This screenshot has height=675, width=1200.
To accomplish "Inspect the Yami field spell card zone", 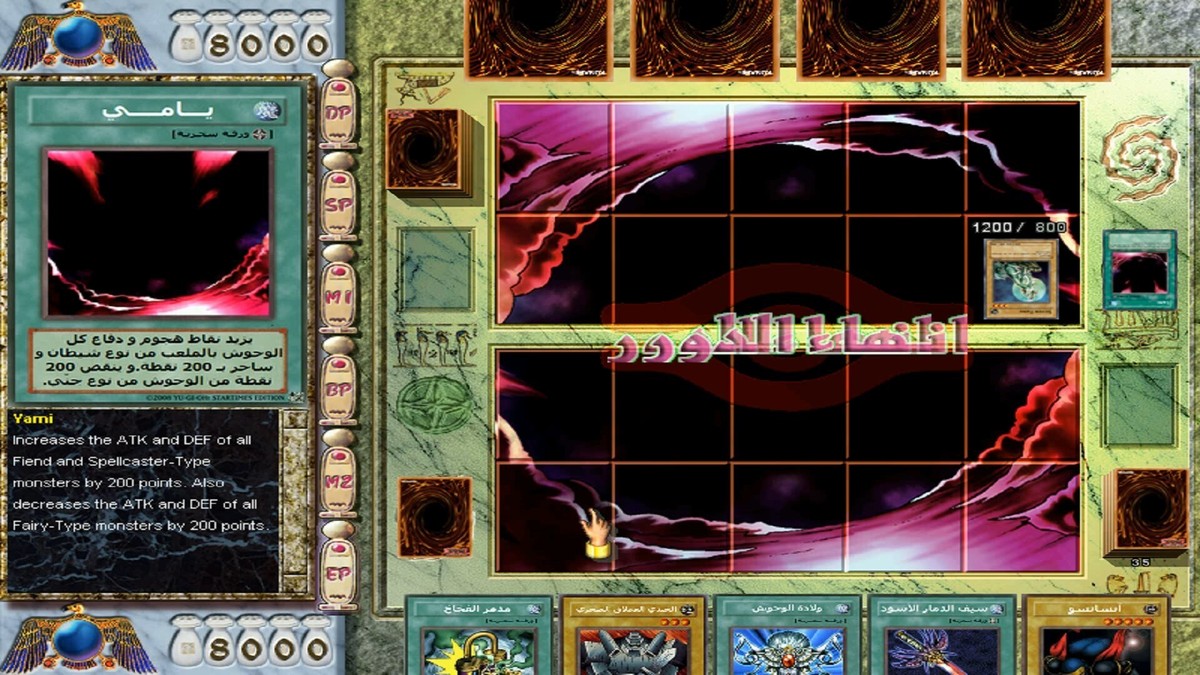I will (x=1139, y=269).
